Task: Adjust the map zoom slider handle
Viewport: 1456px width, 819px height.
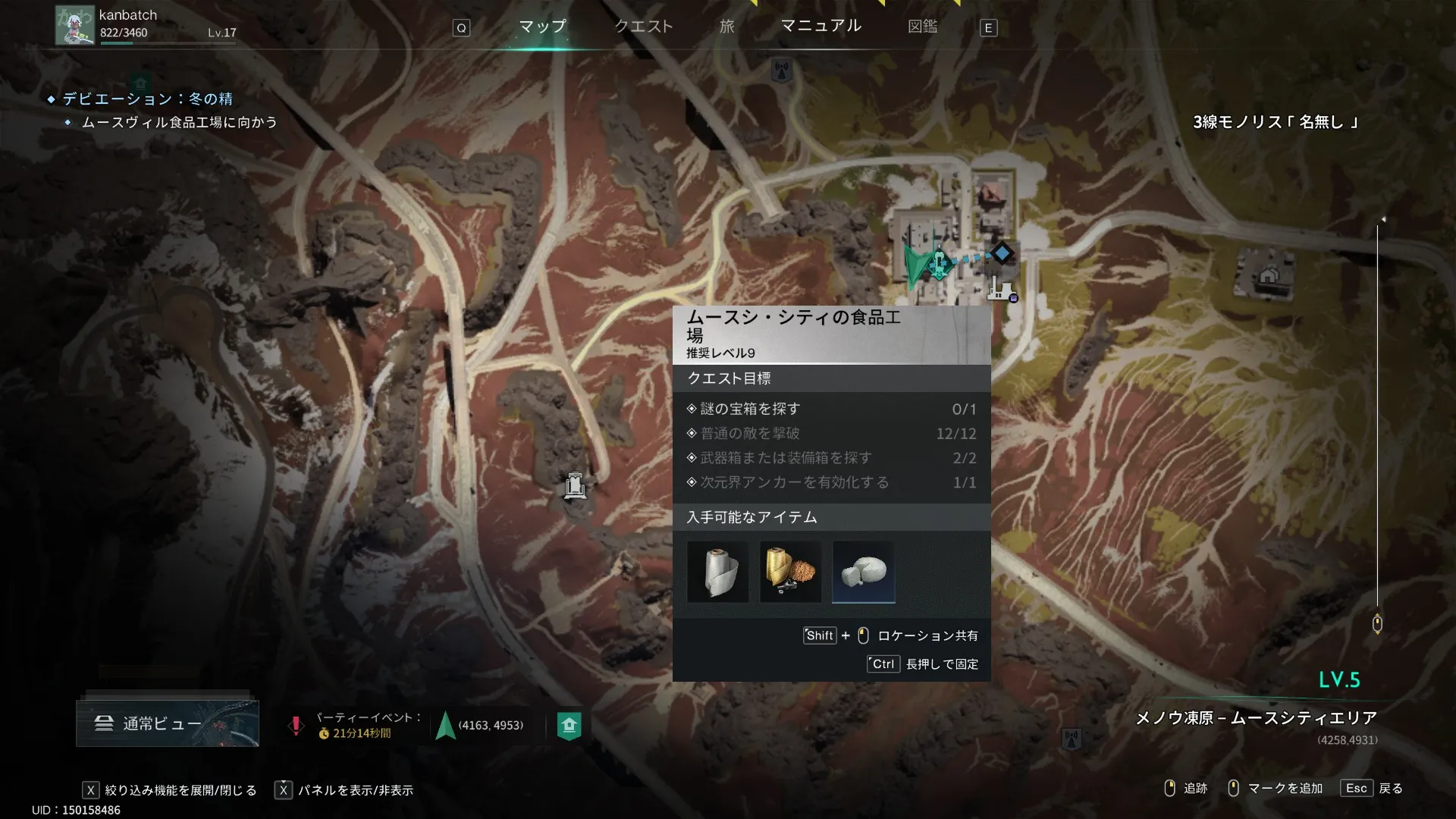Action: point(1377,623)
